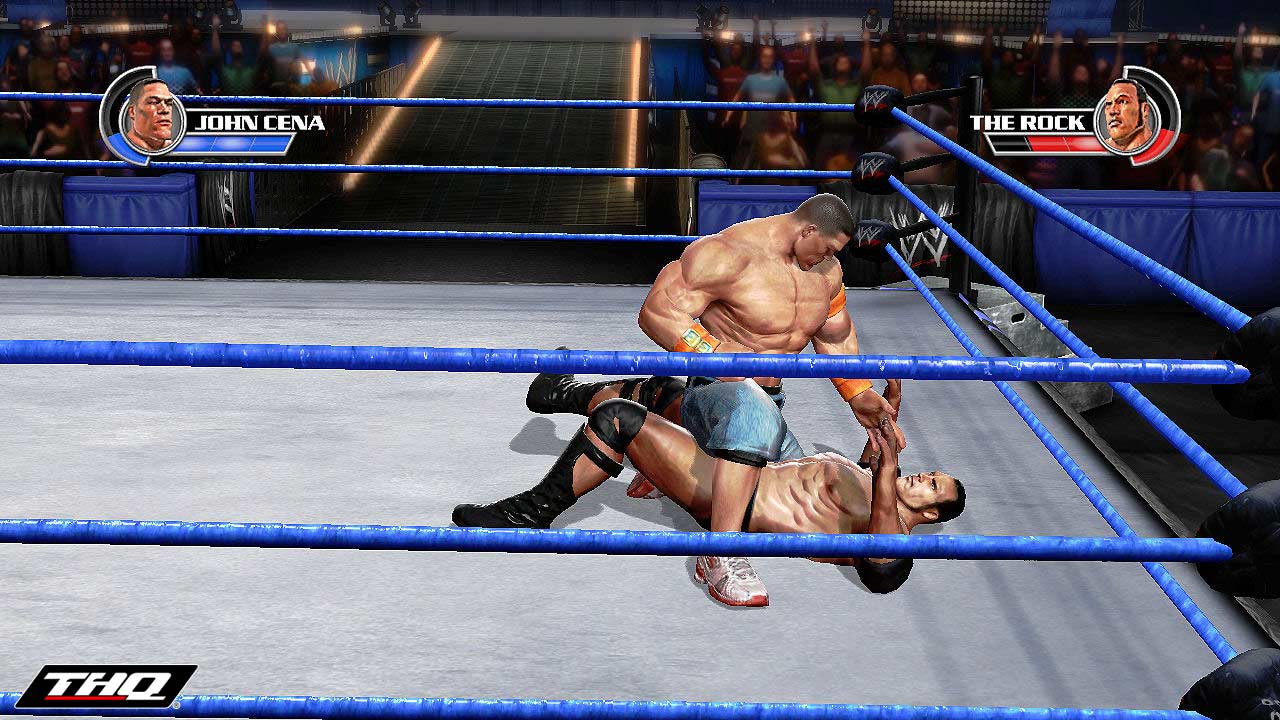1280x720 pixels.
Task: Select The Rock's circular HUD emblem
Action: coord(1130,115)
